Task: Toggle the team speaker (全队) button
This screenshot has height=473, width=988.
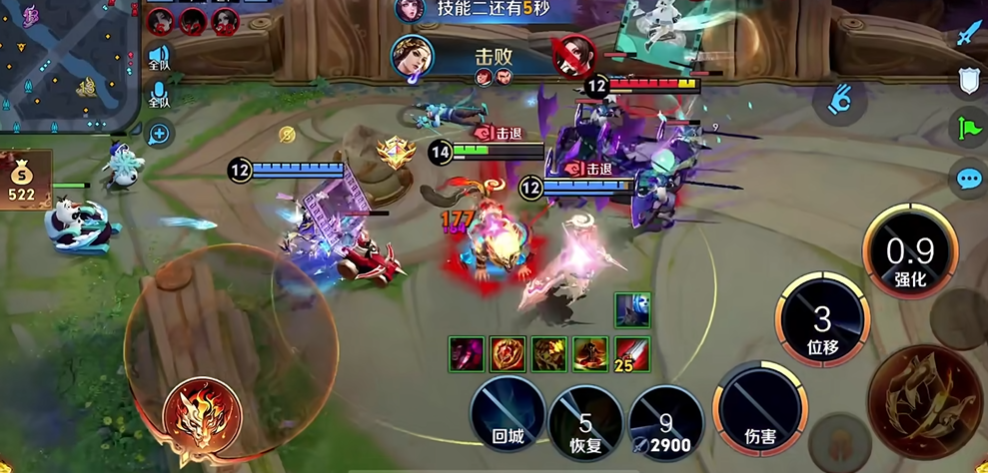Action: [160, 56]
